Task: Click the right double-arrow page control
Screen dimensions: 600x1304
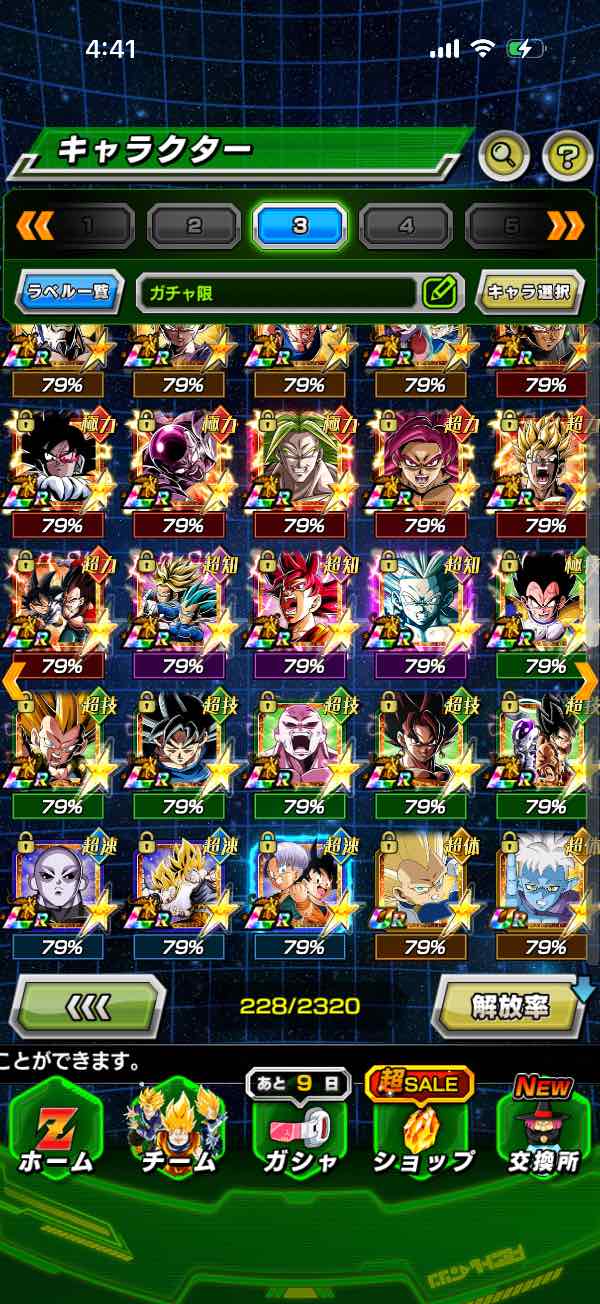Action: click(566, 226)
